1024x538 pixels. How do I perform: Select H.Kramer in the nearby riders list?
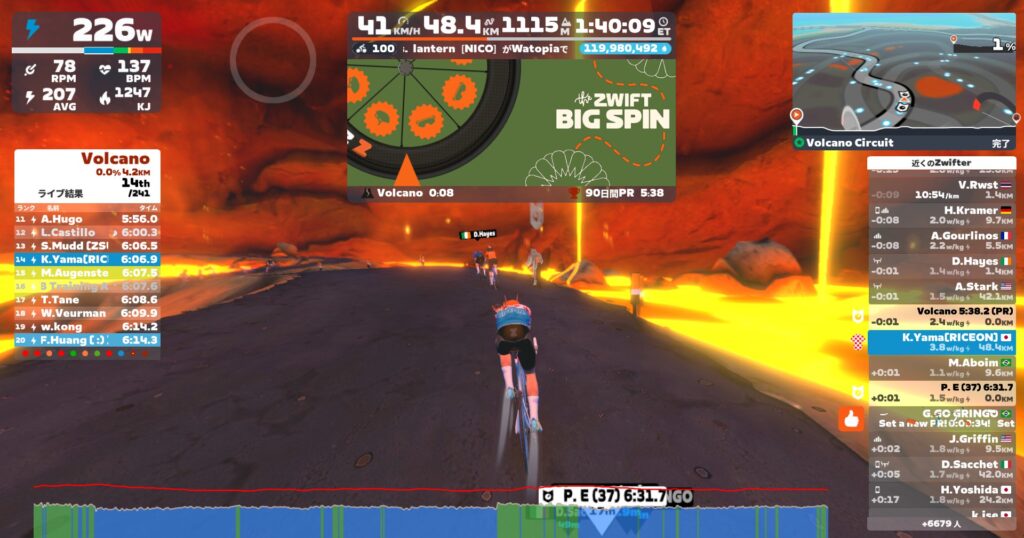pyautogui.click(x=941, y=216)
